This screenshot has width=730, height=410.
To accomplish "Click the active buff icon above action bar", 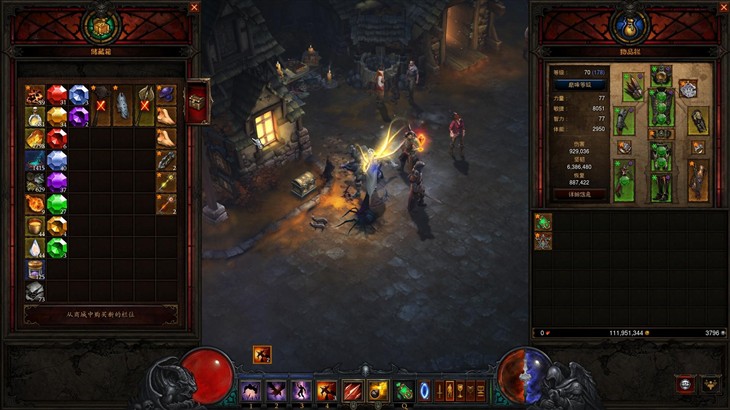I will click(262, 353).
